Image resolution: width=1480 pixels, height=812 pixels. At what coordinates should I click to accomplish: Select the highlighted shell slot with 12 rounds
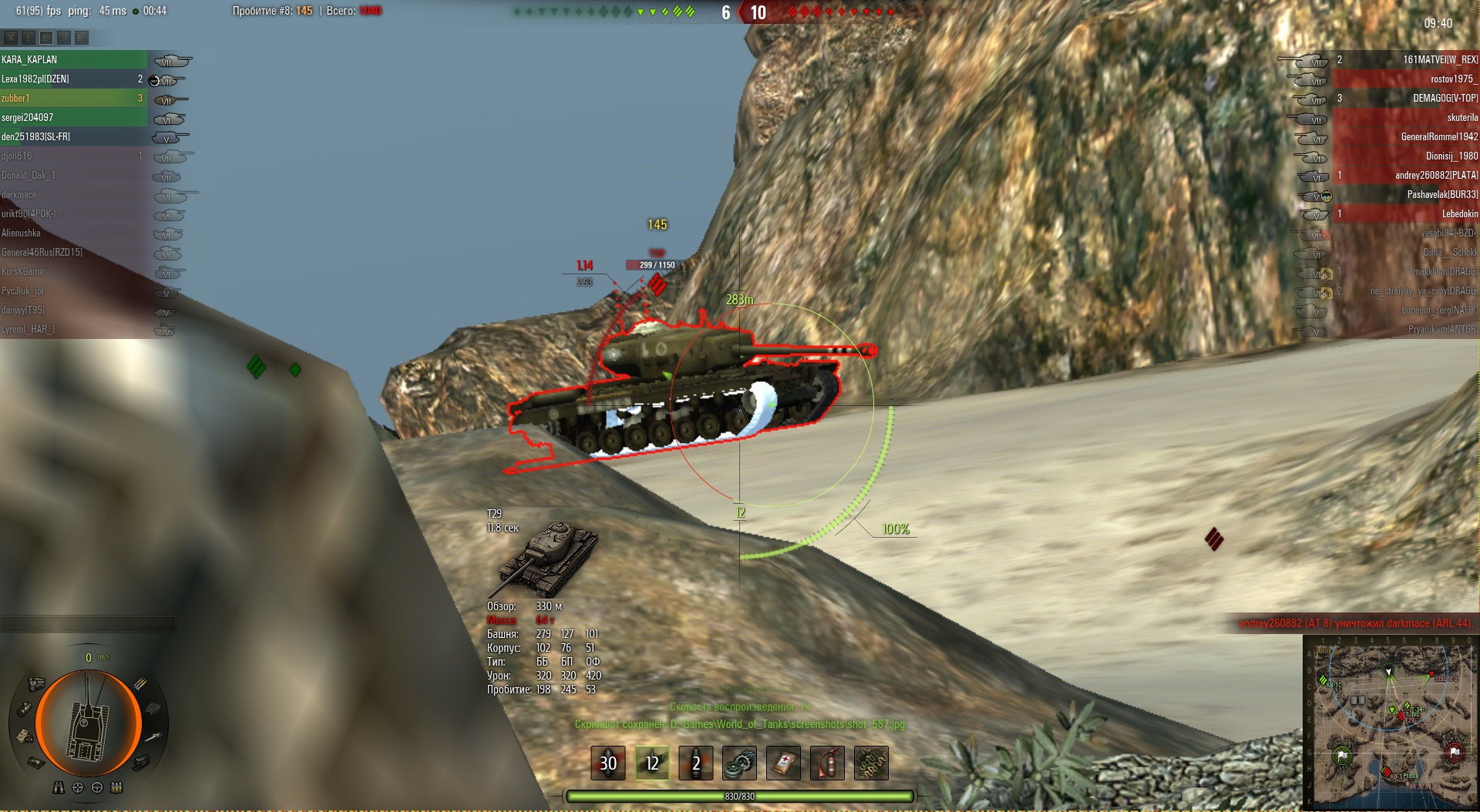pos(652,763)
